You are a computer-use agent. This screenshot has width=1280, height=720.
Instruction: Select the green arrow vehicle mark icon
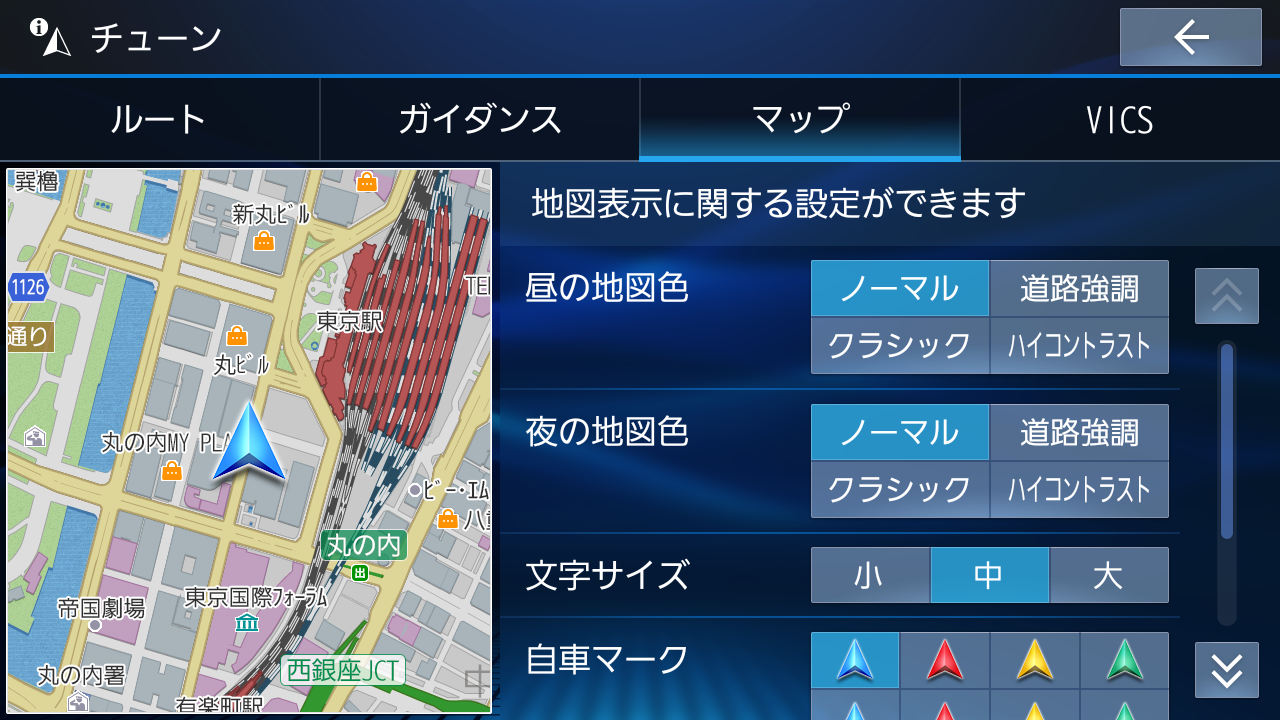pos(1124,660)
